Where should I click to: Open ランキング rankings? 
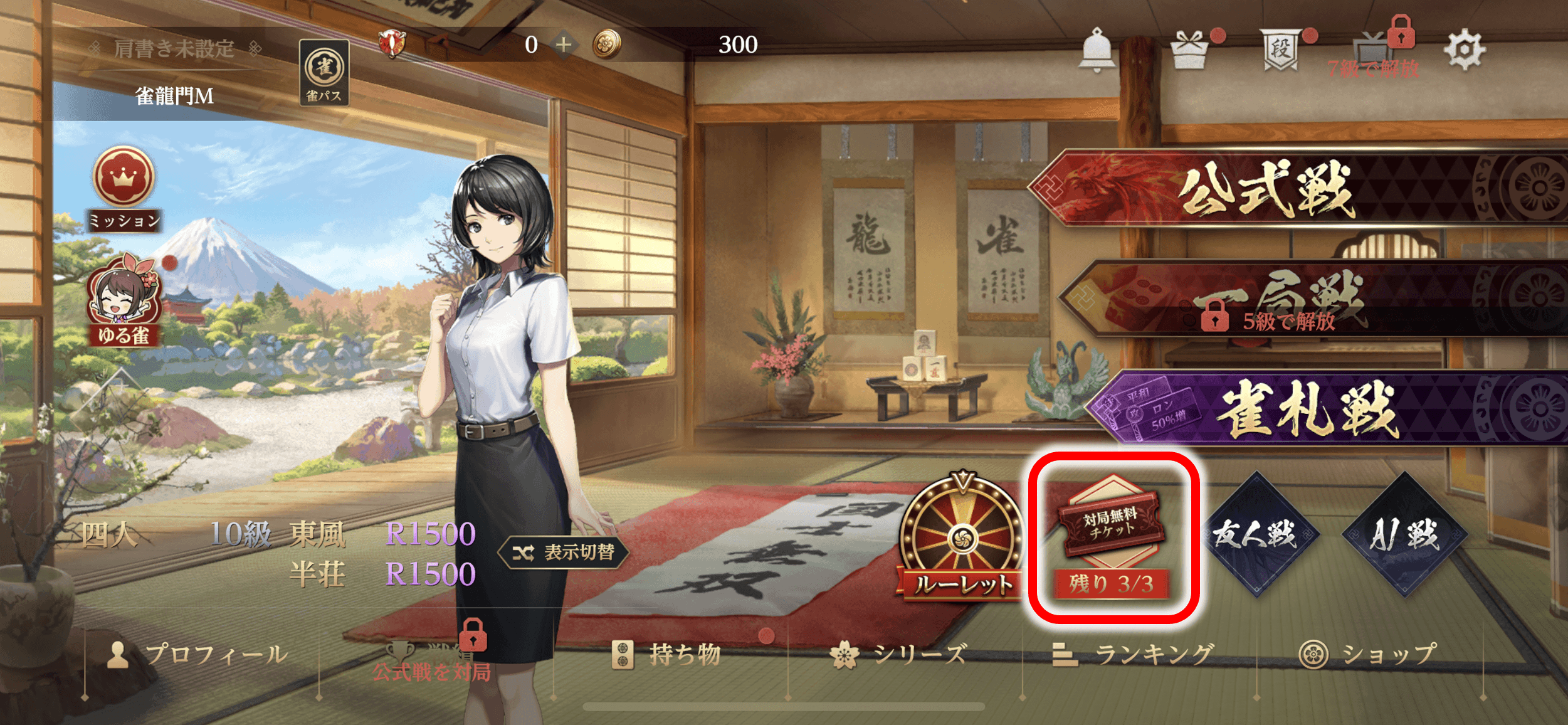click(1134, 655)
